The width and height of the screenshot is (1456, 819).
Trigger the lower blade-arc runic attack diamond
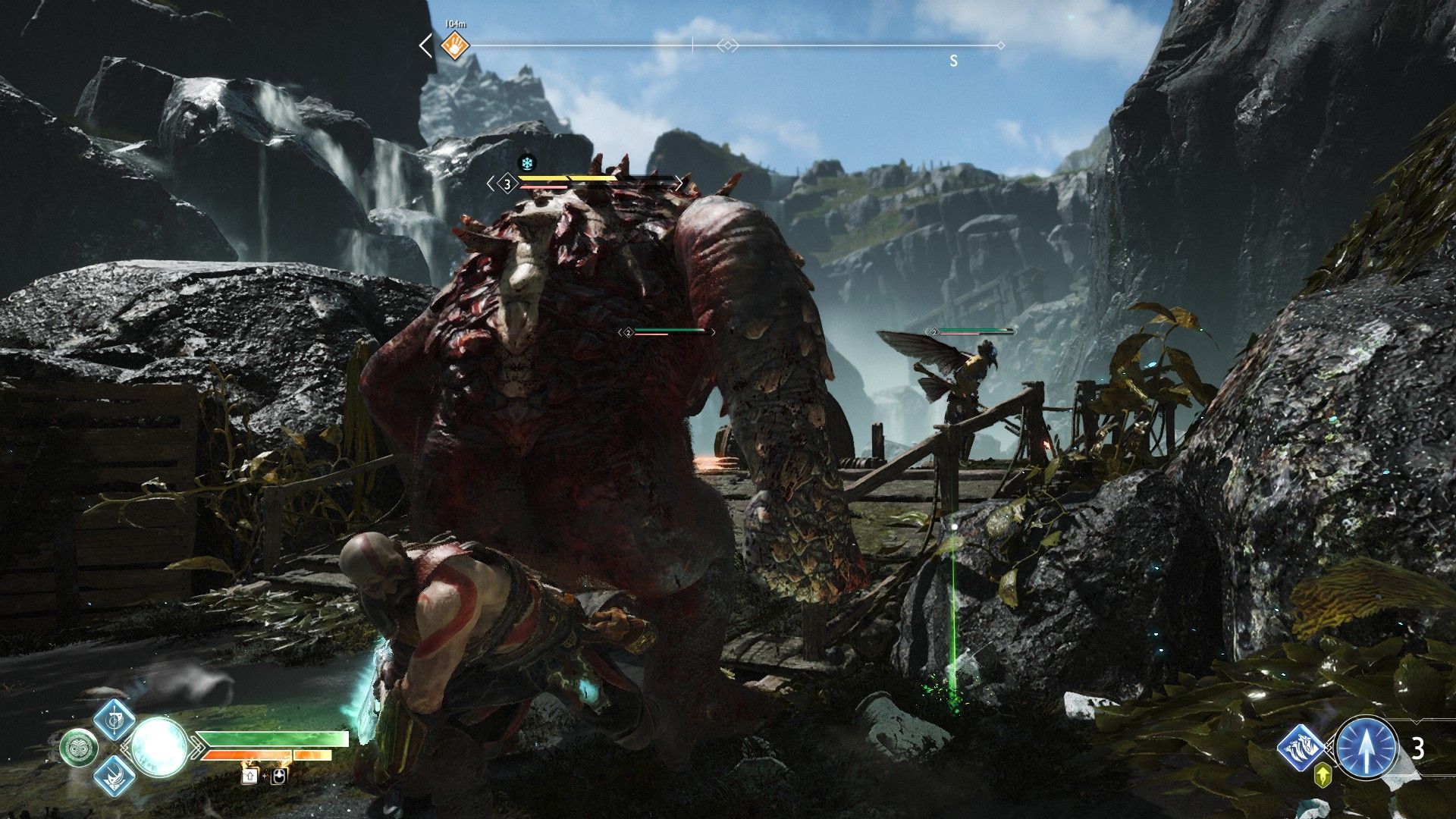[x=115, y=776]
